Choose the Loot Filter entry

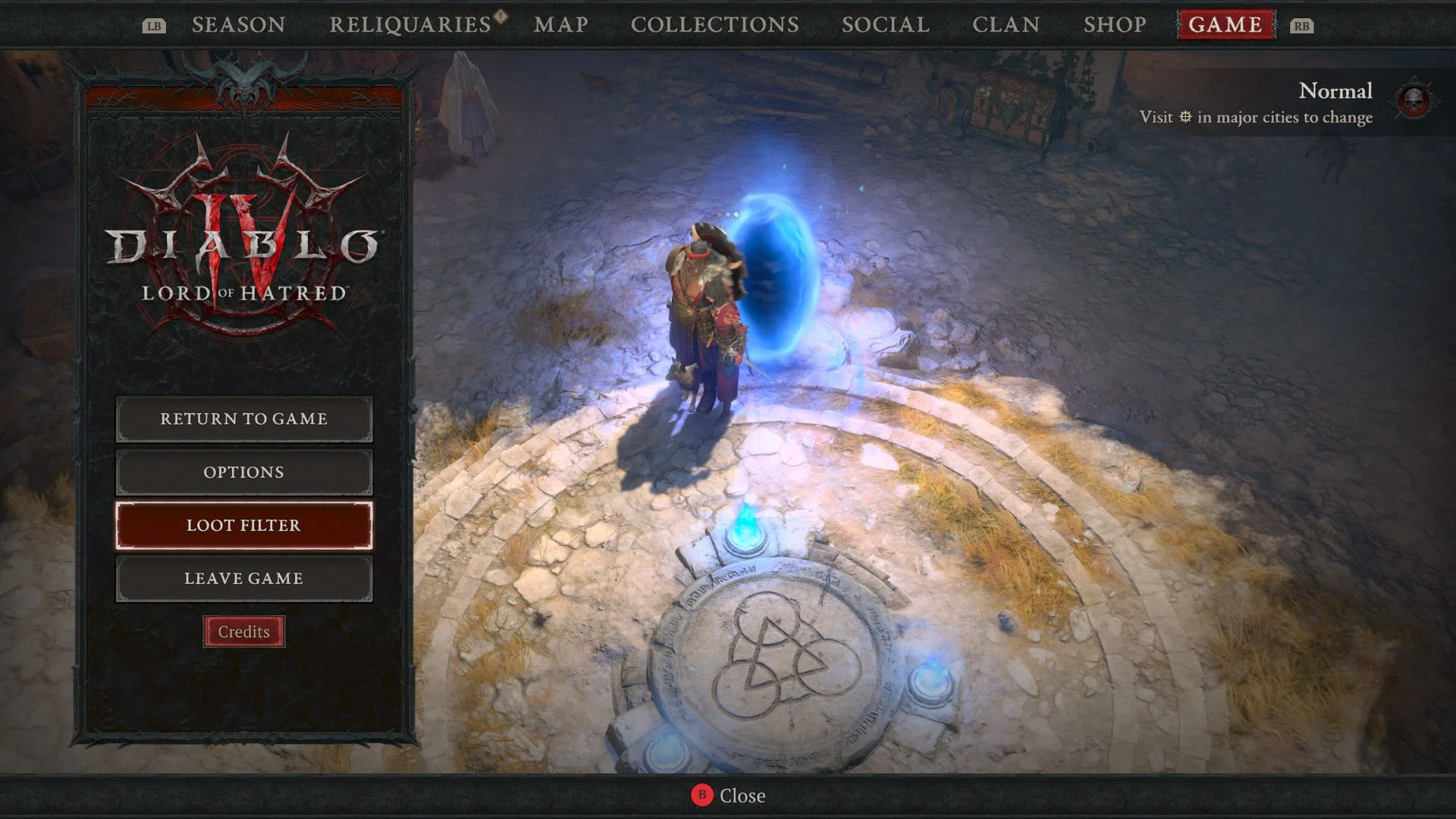(x=243, y=525)
